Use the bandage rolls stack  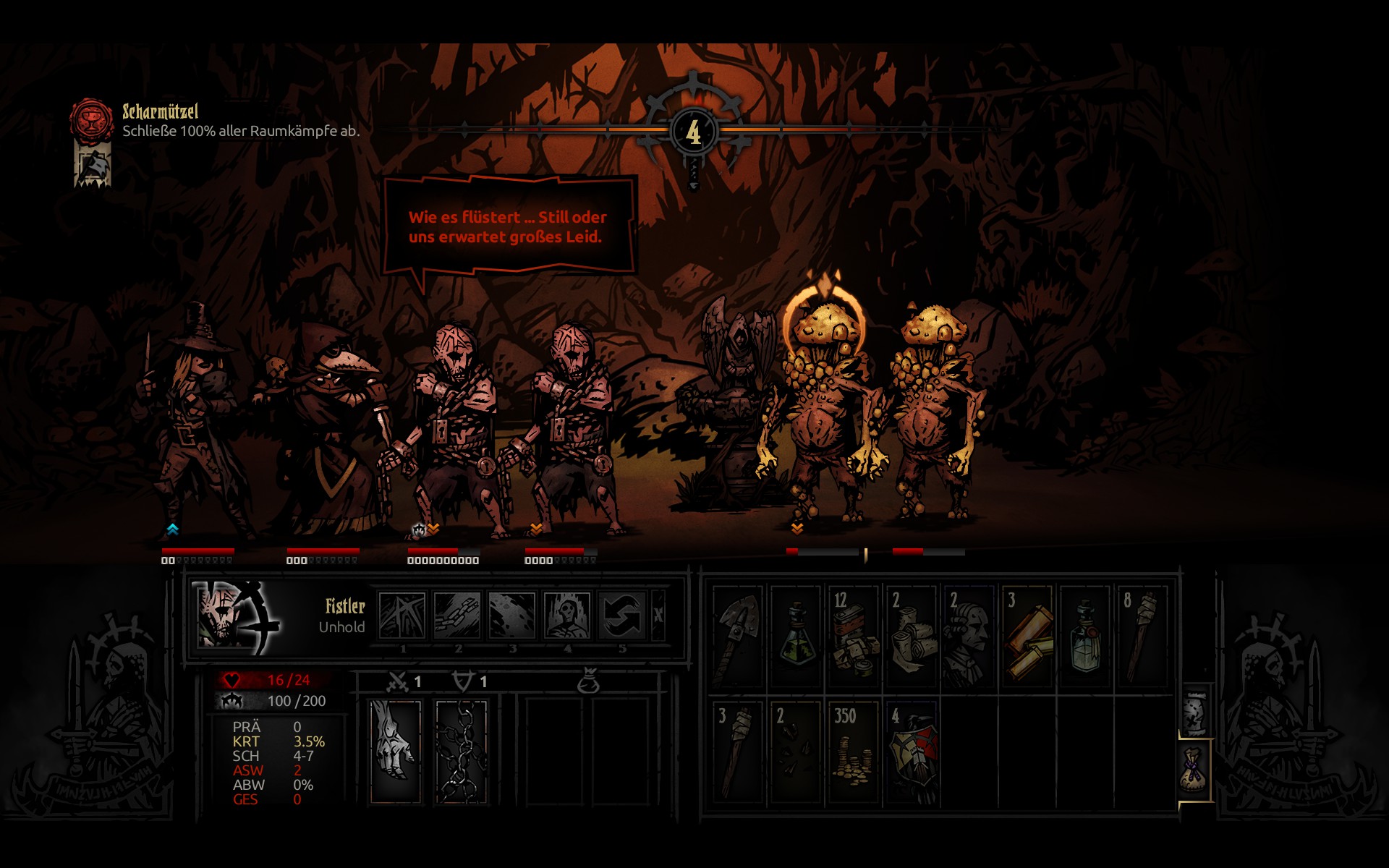click(912, 637)
